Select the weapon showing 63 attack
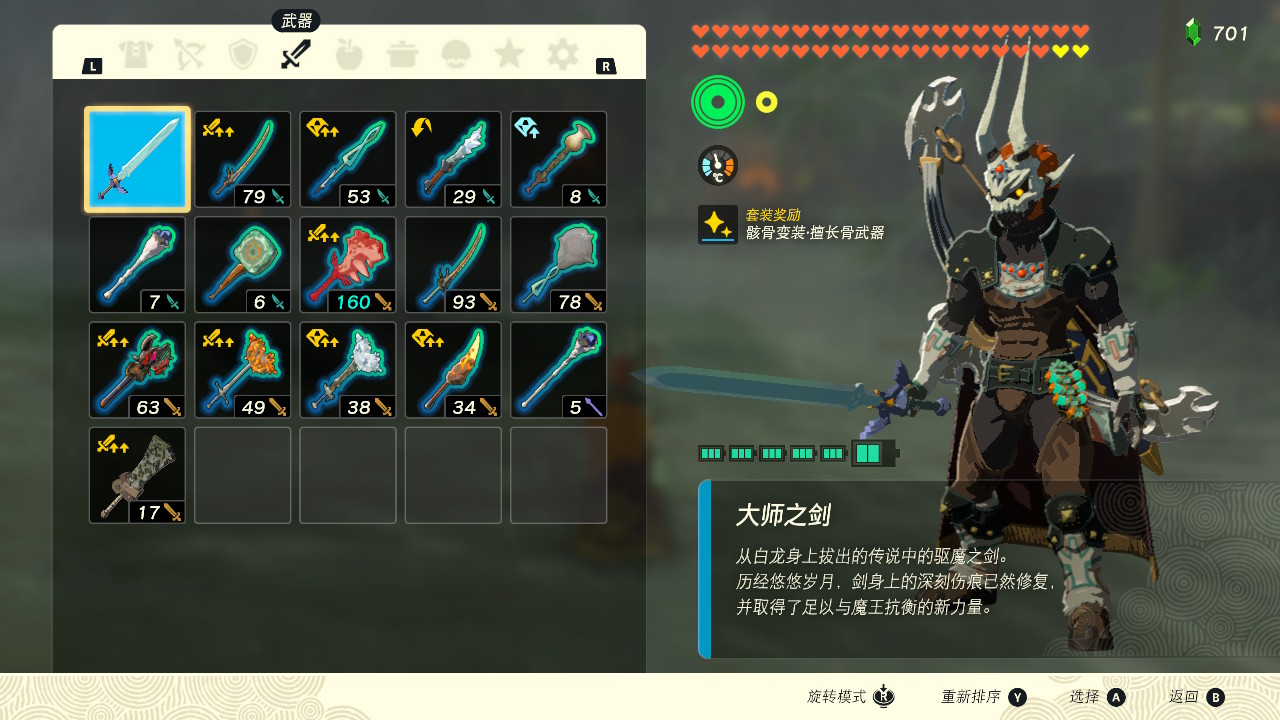 coord(137,370)
